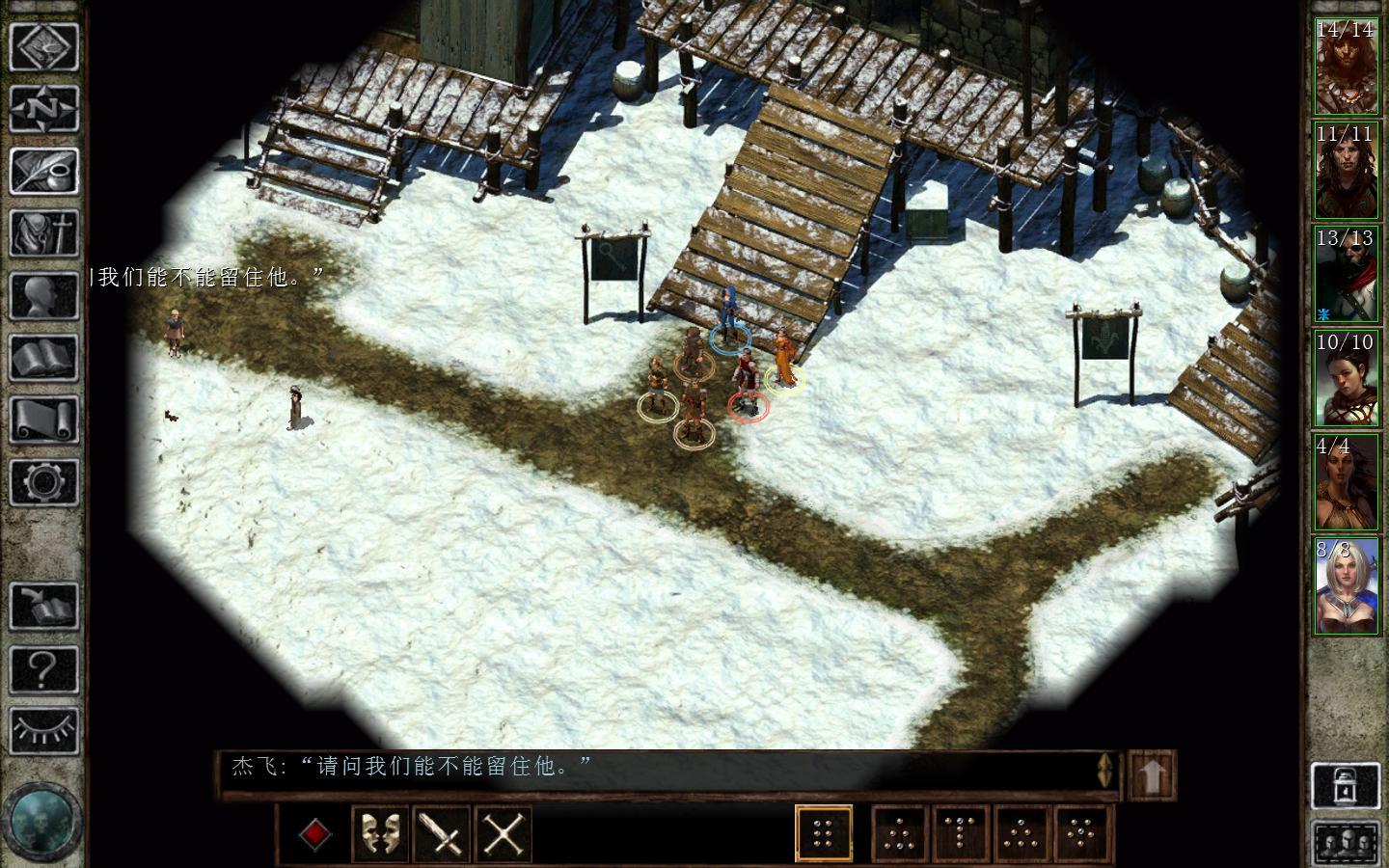Open the options gear menu
Image resolution: width=1389 pixels, height=868 pixels.
click(43, 482)
